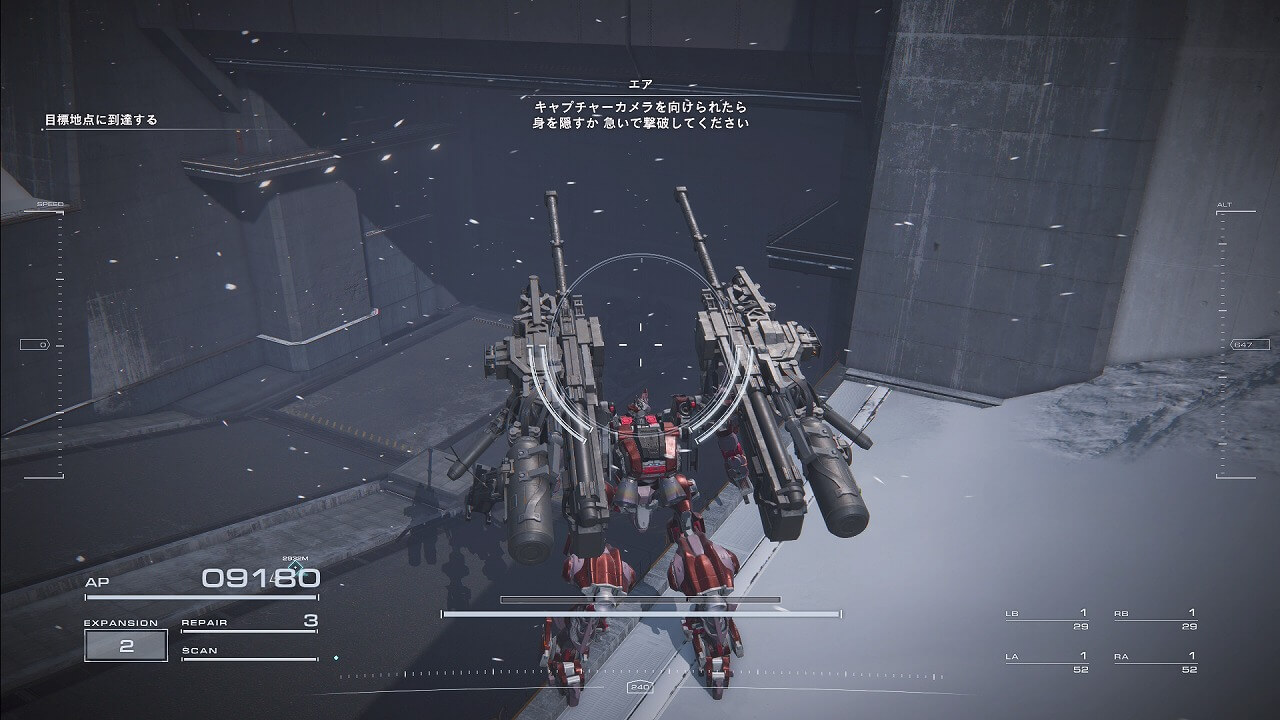This screenshot has width=1280, height=720.
Task: Choose the RA weapon slot
Action: [1155, 662]
